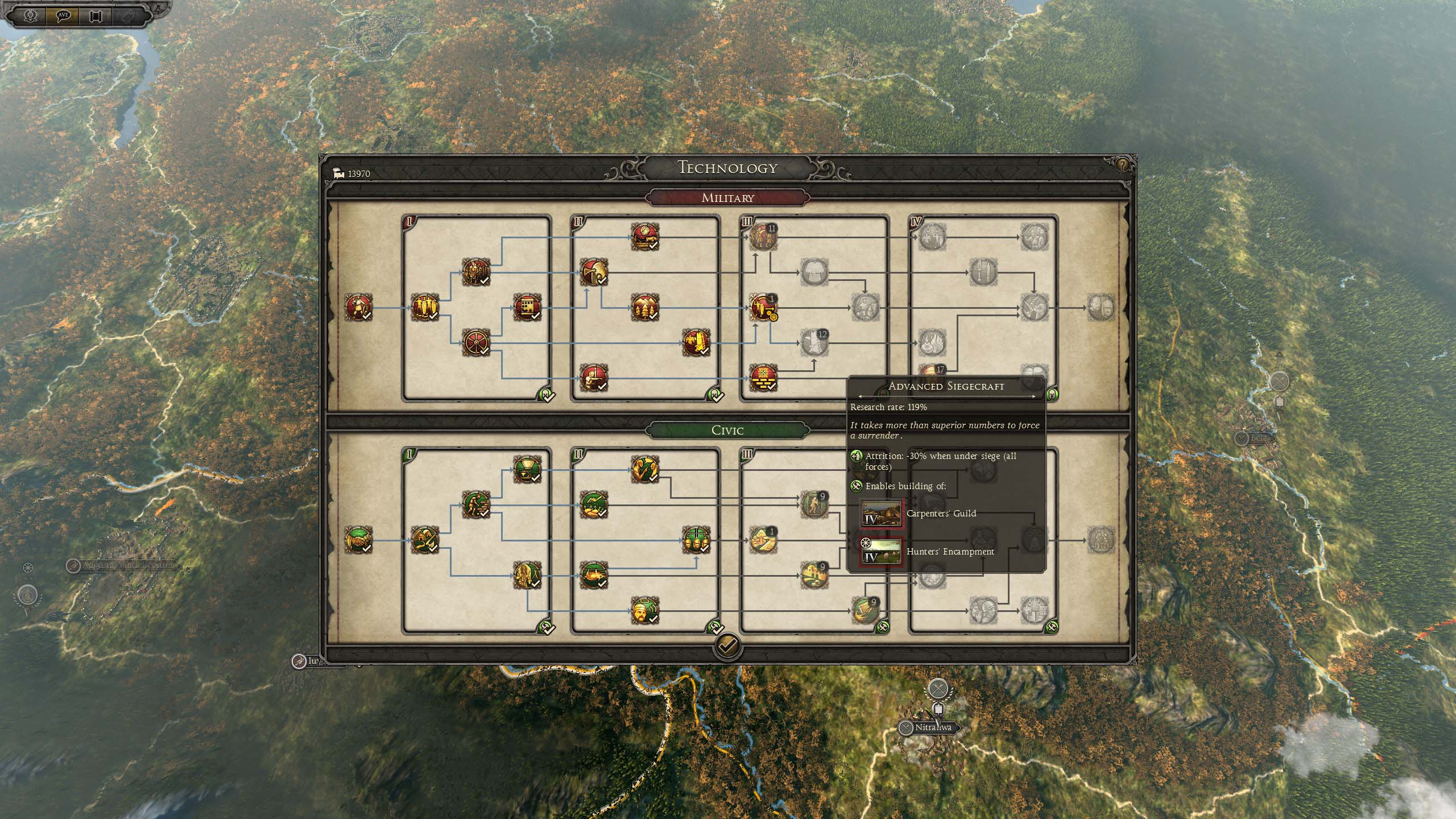Image resolution: width=1456 pixels, height=819 pixels.
Task: Open the scroll icon in top bar
Action: (96, 15)
